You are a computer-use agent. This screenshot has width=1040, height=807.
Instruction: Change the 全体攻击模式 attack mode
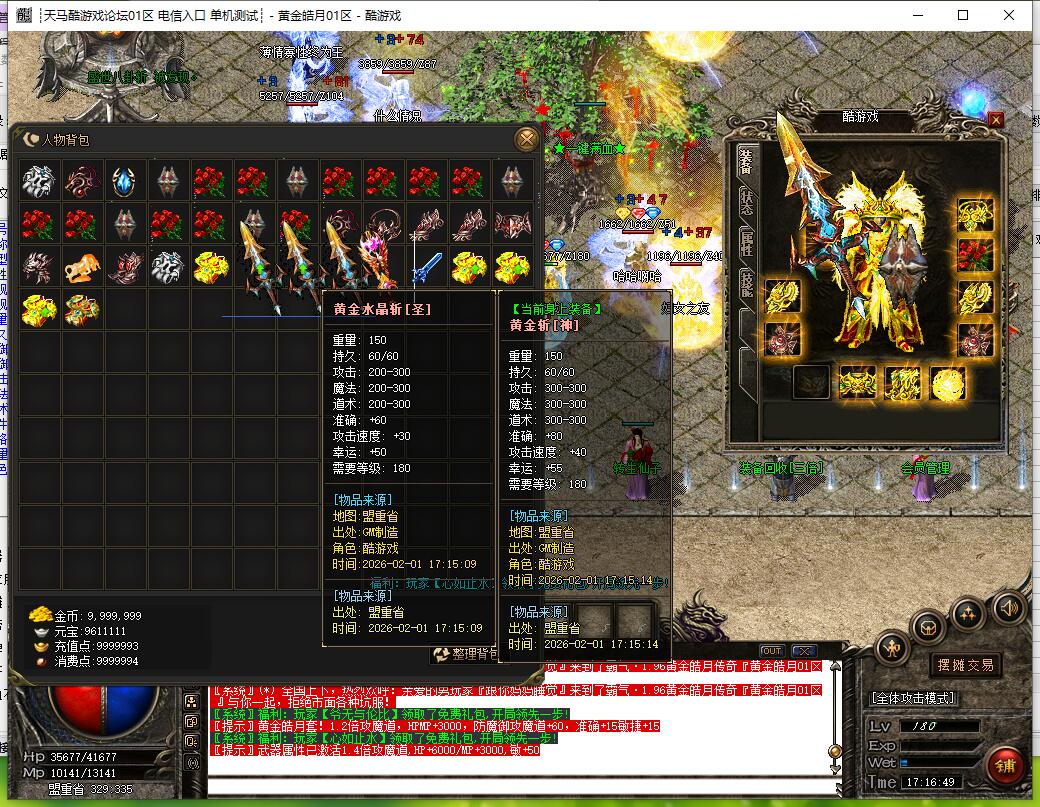pos(913,698)
